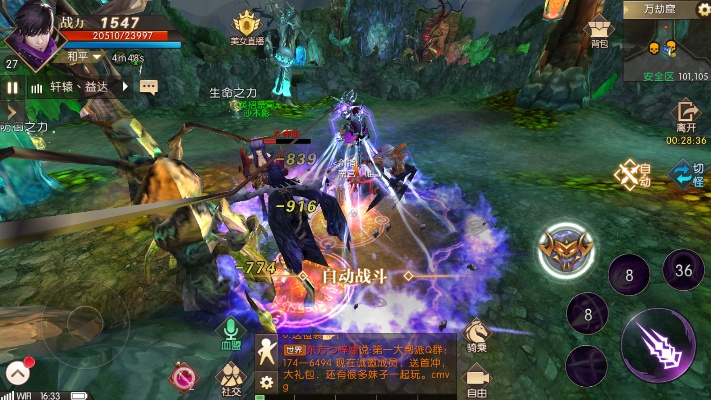
Task: Activate the 血盟 voice microphone
Action: click(232, 334)
